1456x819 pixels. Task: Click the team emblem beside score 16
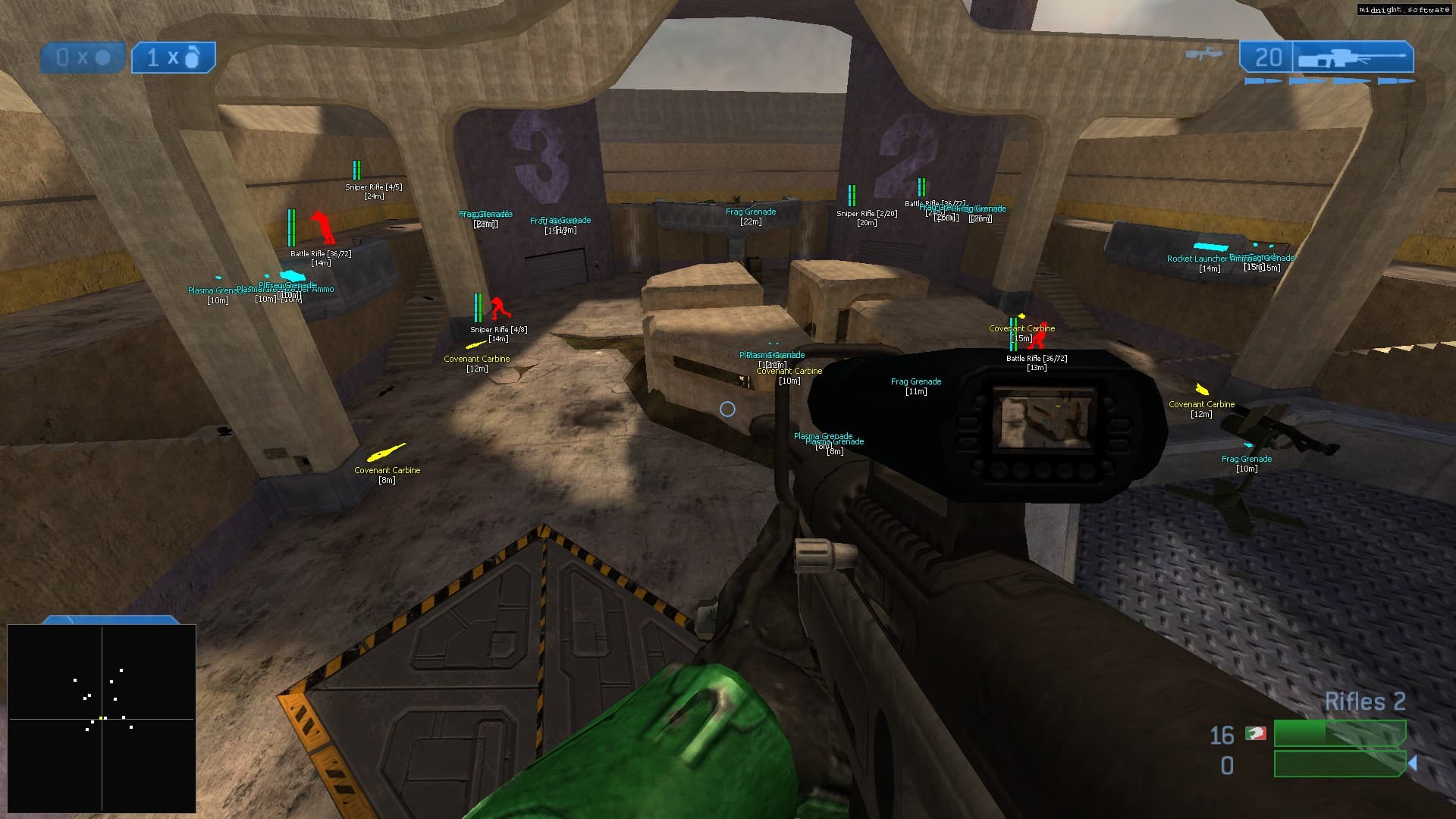tap(1256, 734)
